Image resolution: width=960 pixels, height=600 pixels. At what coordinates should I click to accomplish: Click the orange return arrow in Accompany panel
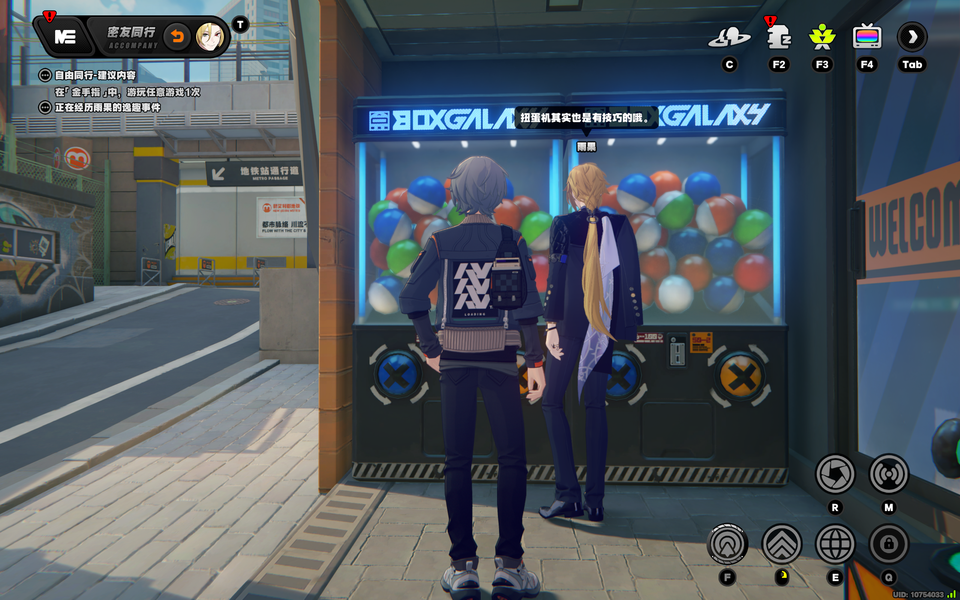(177, 37)
